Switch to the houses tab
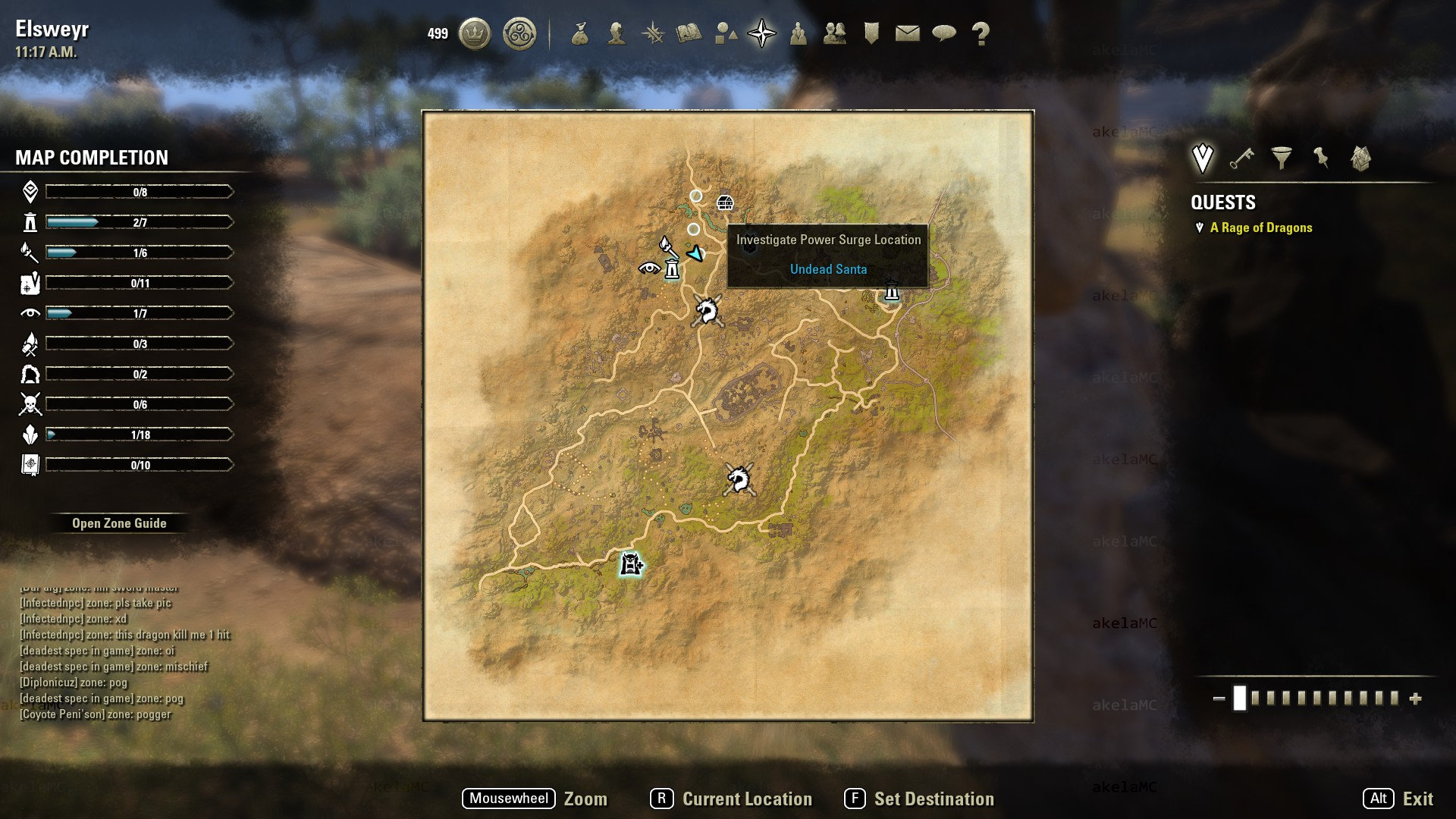This screenshot has height=819, width=1456. click(1360, 158)
